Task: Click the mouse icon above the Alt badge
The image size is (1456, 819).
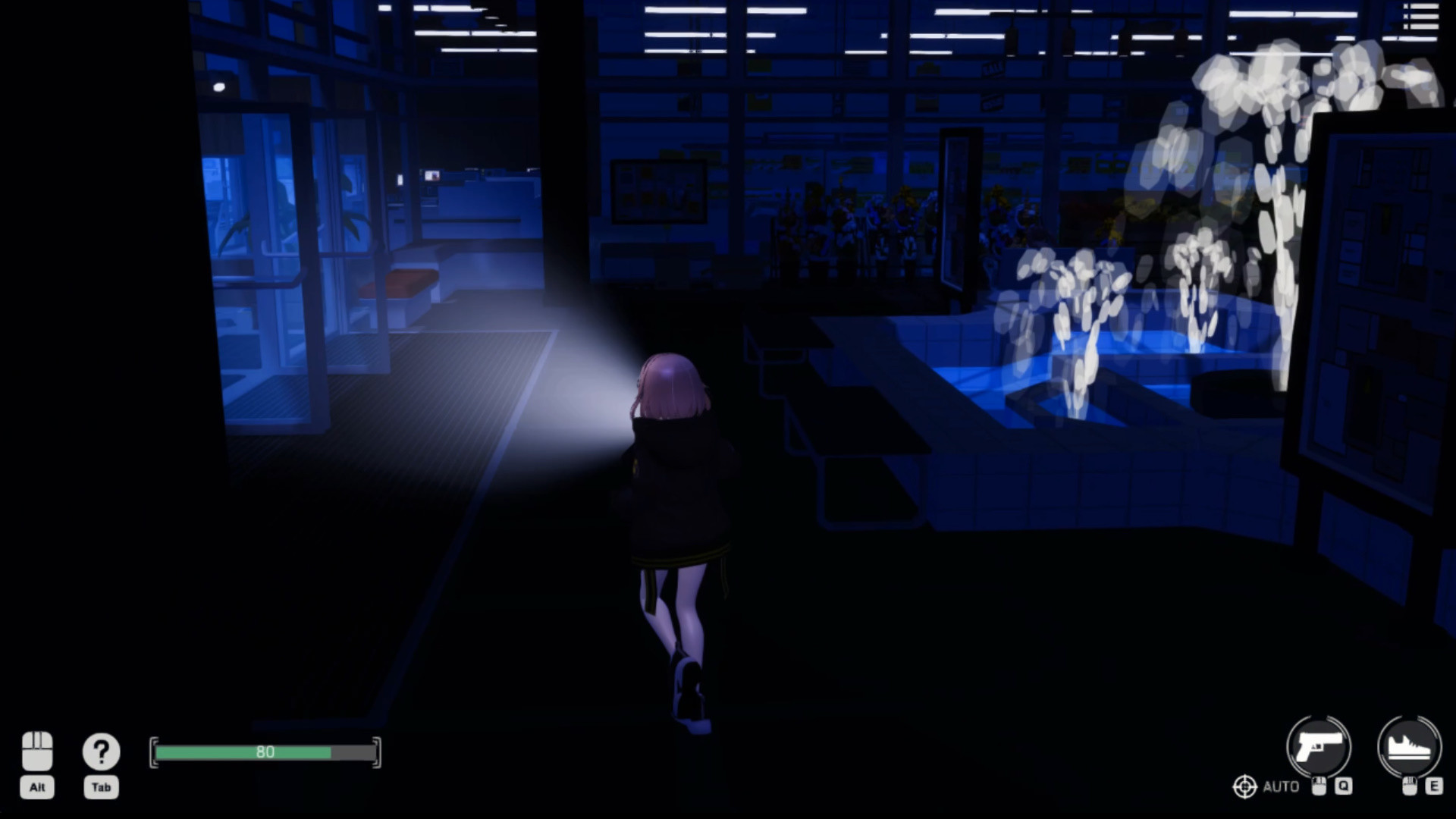Action: [36, 748]
